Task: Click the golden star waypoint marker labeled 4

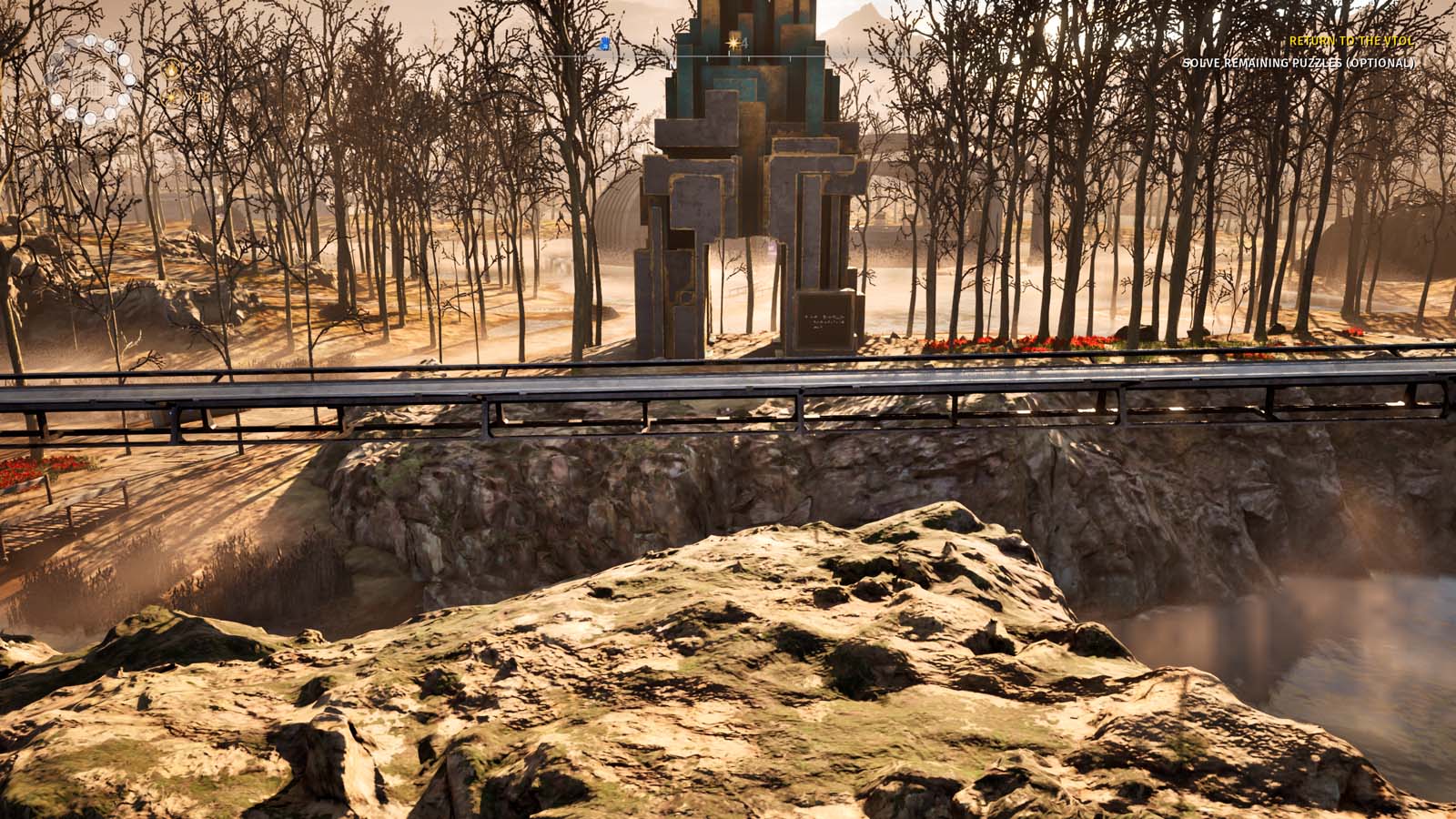Action: (x=735, y=42)
